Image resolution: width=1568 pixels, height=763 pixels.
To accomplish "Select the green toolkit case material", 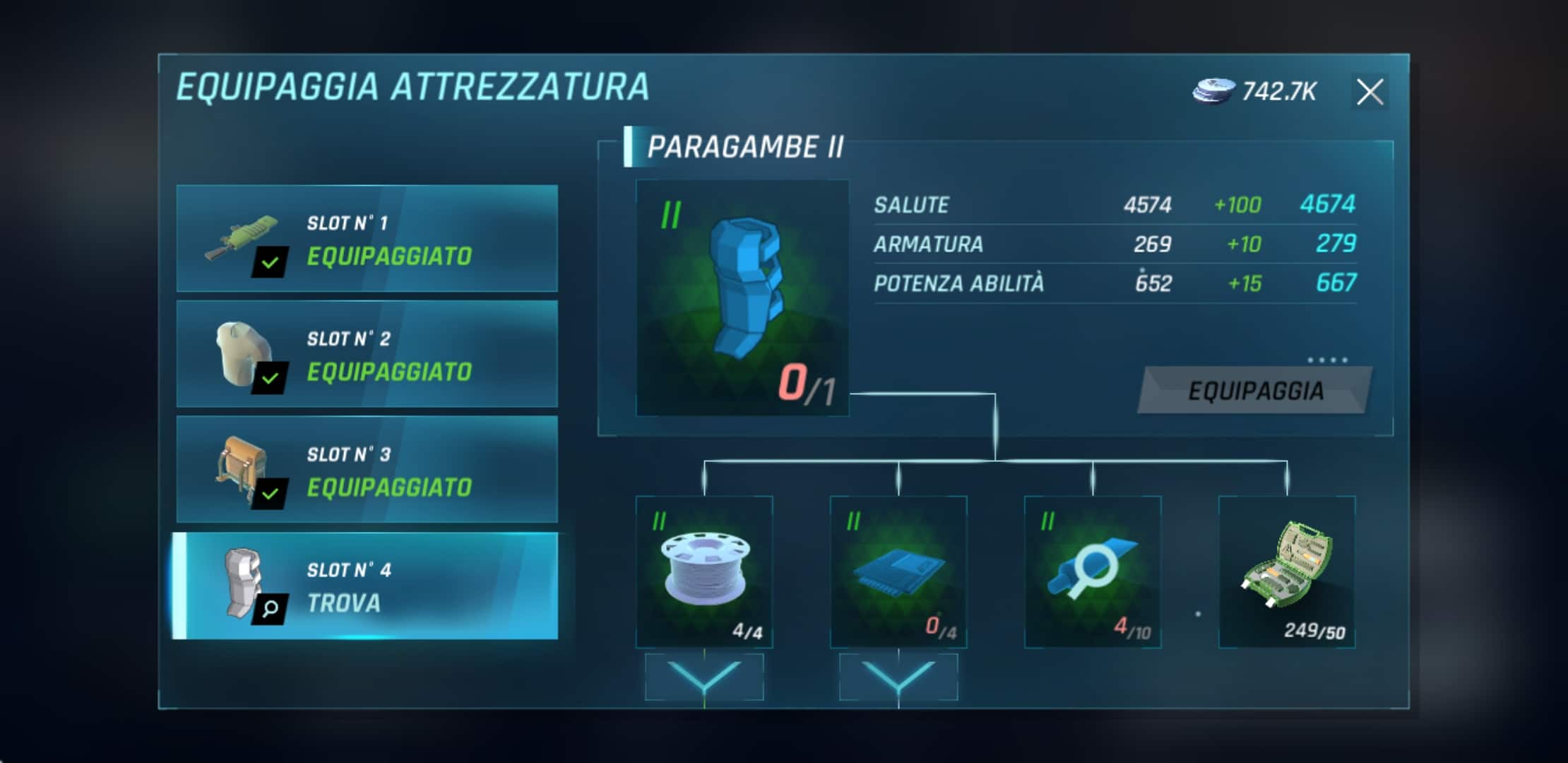I will [1287, 572].
